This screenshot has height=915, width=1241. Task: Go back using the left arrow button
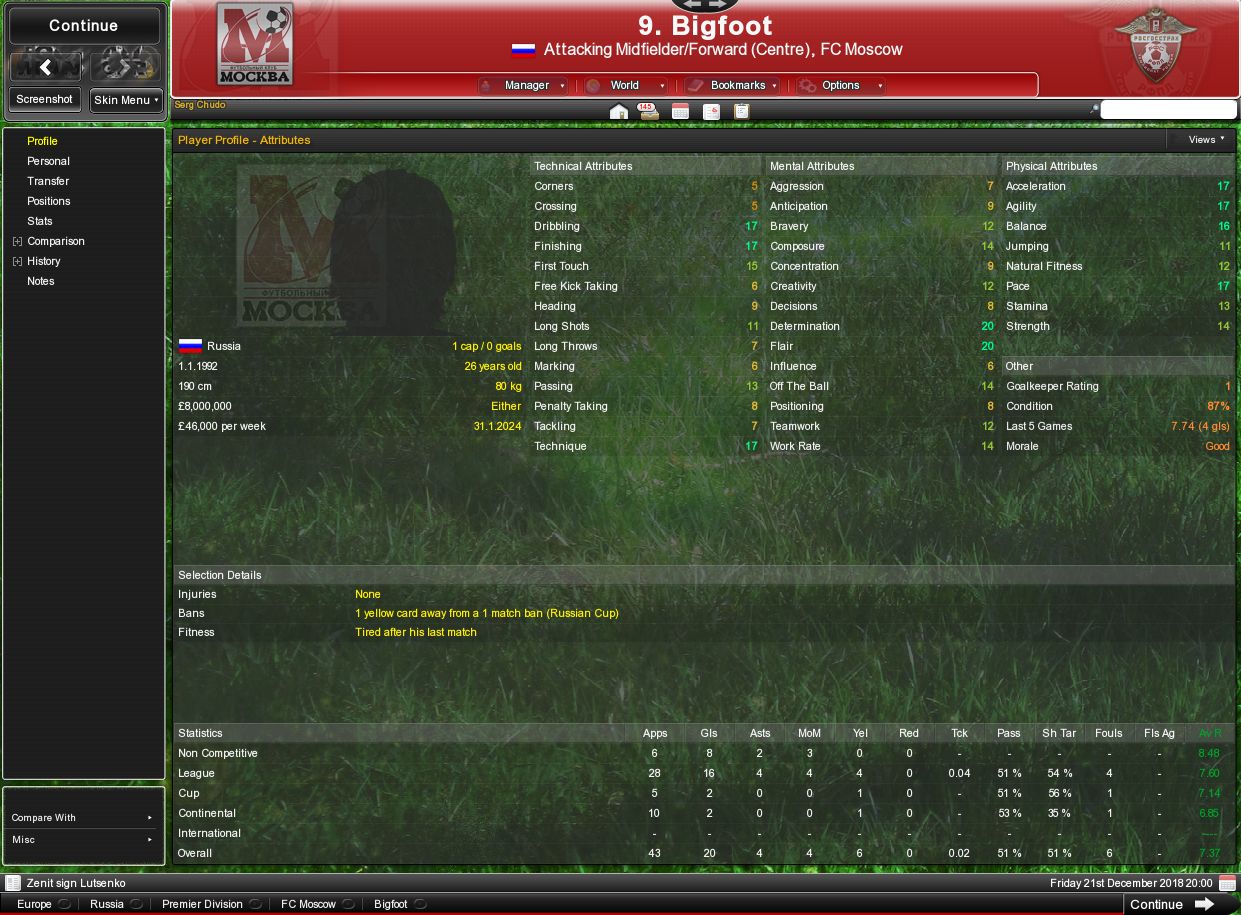coord(45,67)
